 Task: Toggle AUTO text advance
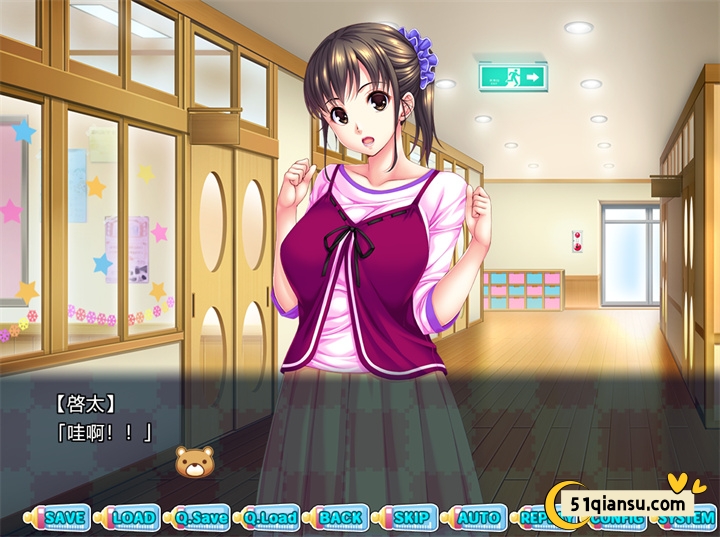click(478, 518)
